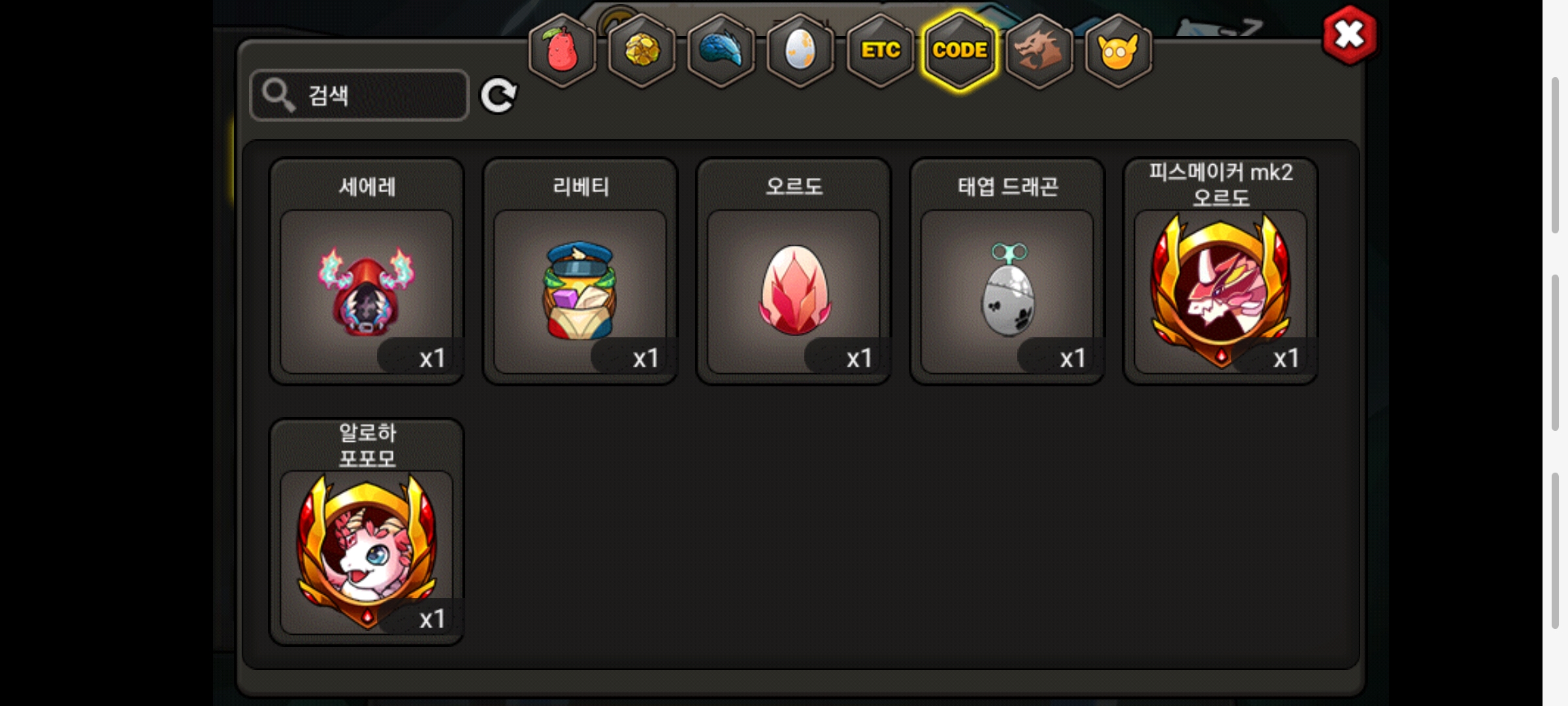The image size is (1568, 706).
Task: Close the inventory with the red X
Action: (x=1349, y=35)
